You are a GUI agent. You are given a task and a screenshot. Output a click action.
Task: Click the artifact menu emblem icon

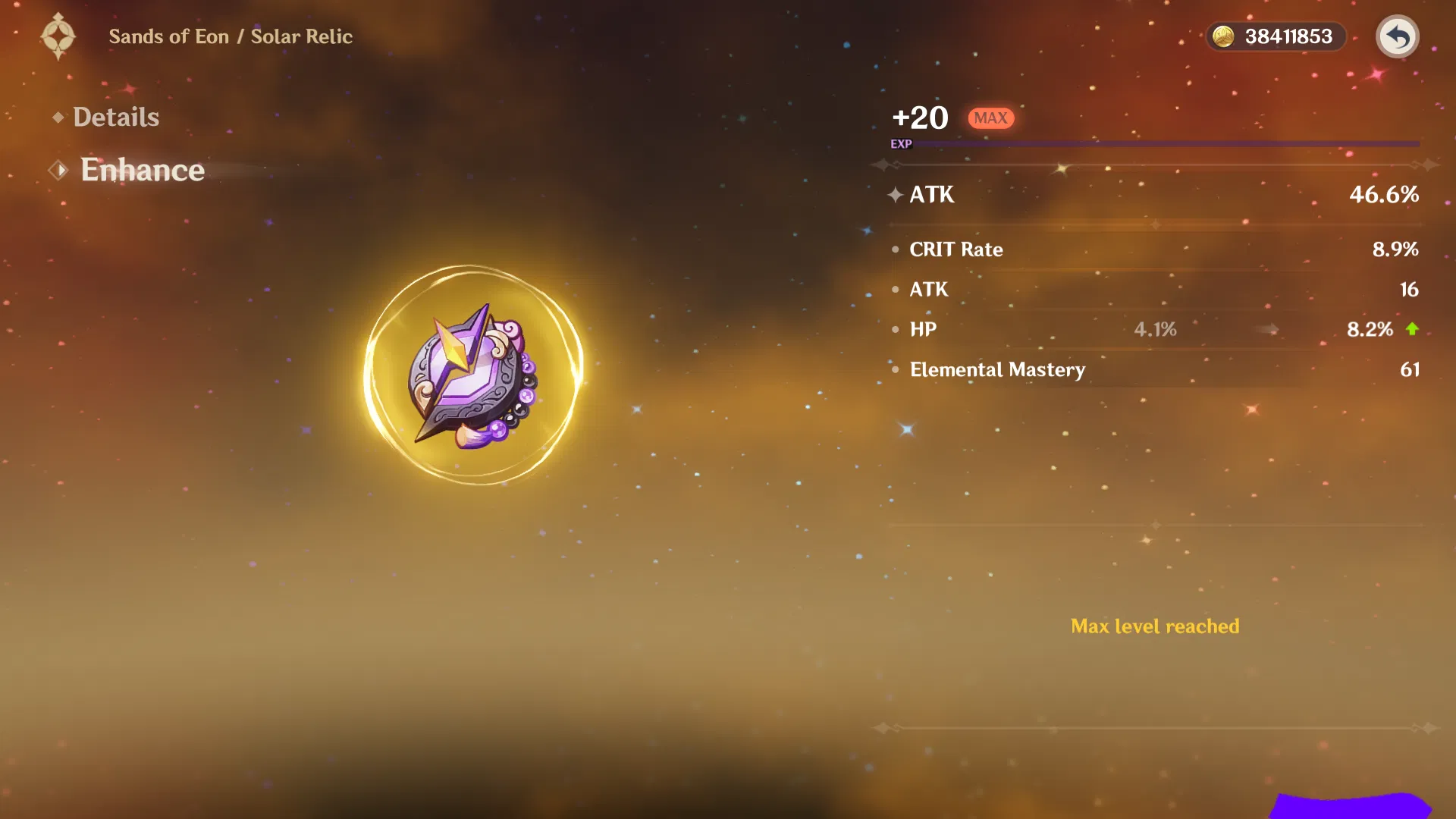pos(58,36)
